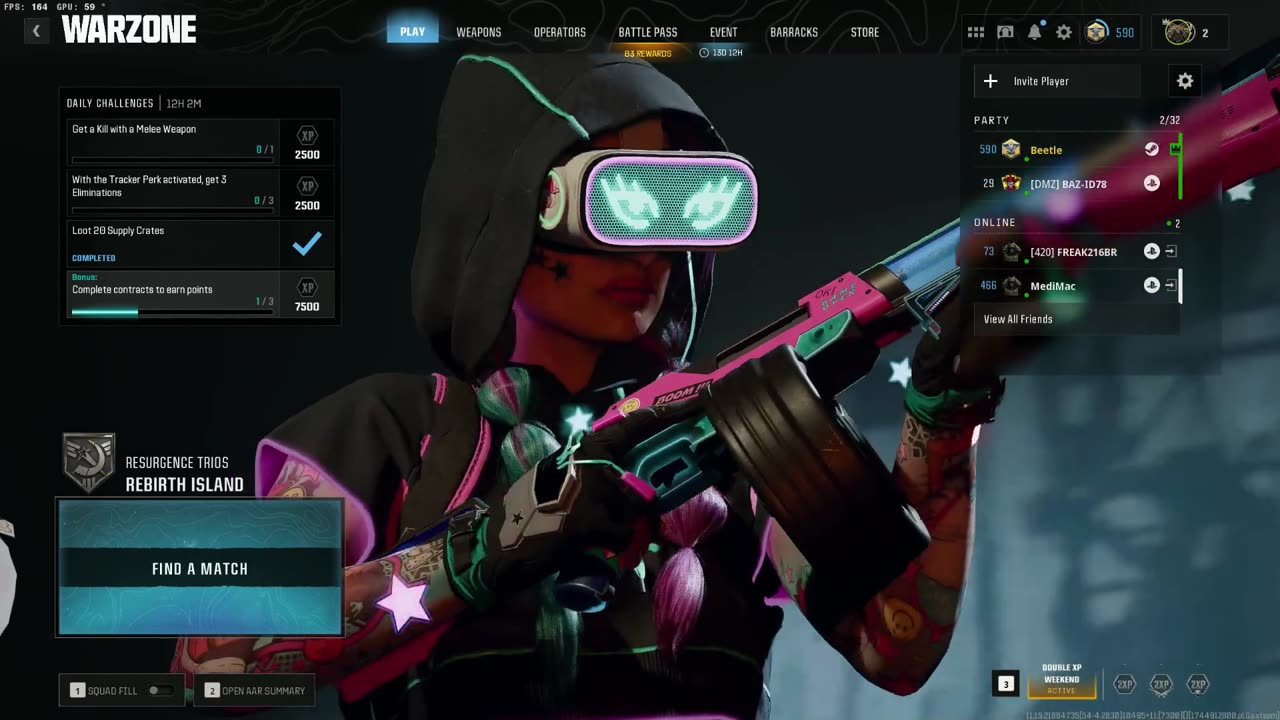Switch to the Weapons tab

click(478, 32)
